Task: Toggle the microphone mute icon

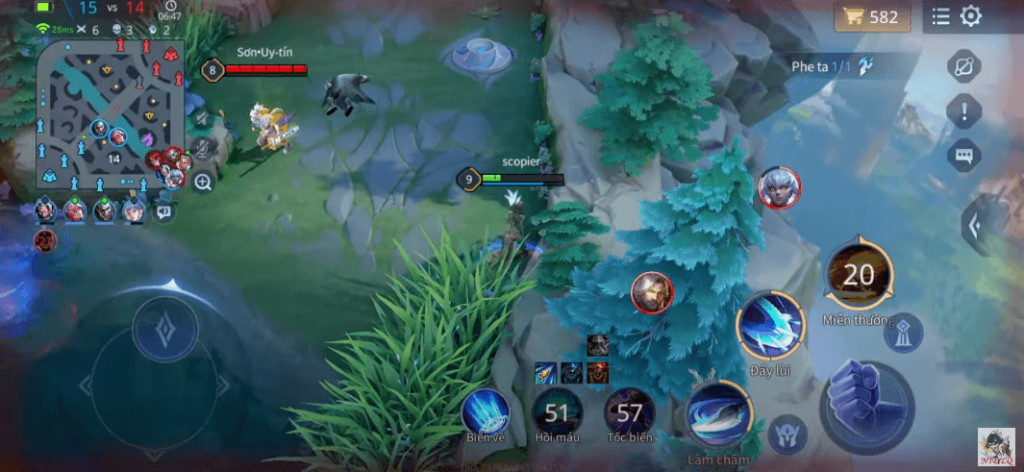Action: tap(203, 149)
